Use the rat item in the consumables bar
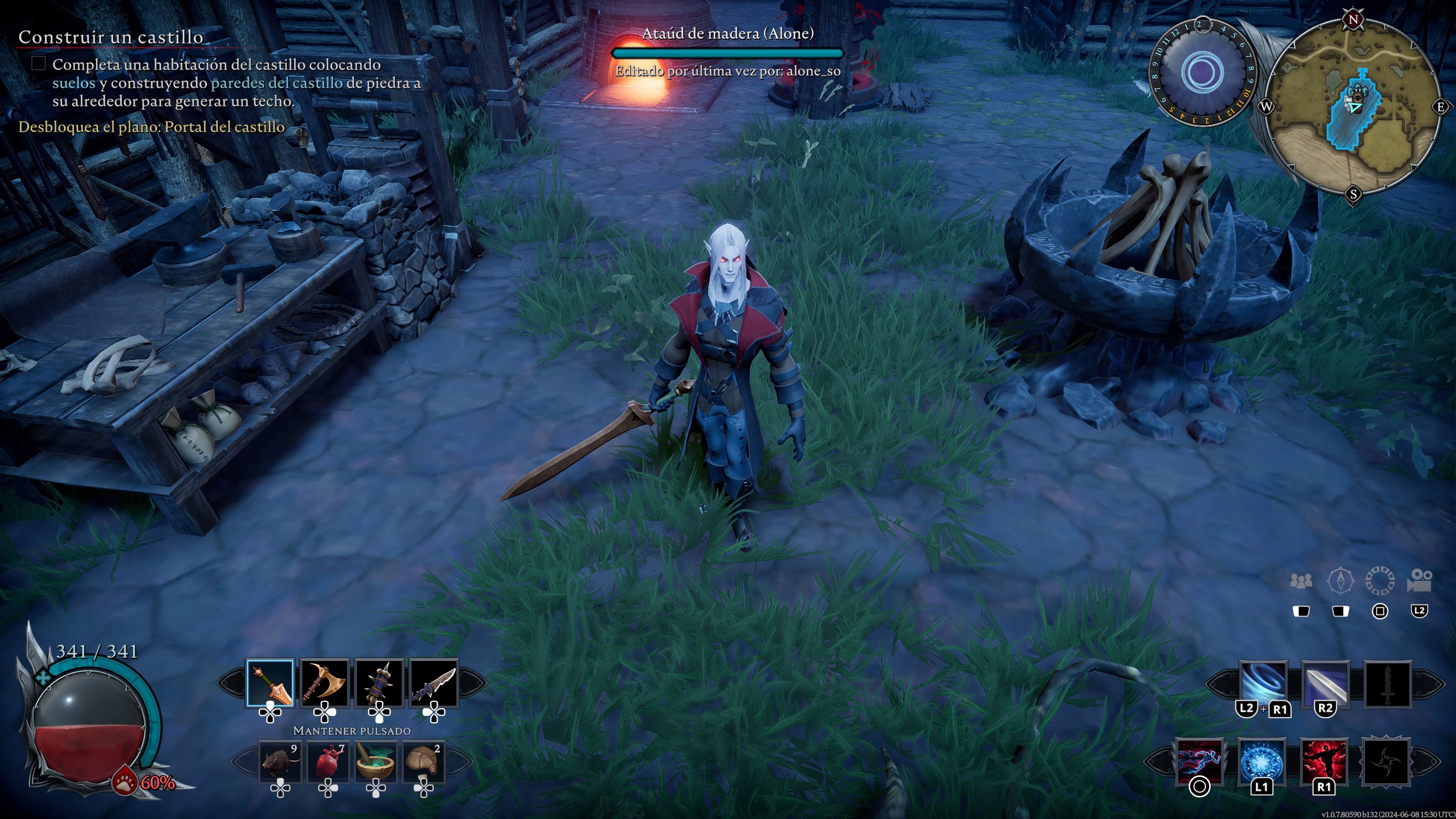 pyautogui.click(x=280, y=761)
